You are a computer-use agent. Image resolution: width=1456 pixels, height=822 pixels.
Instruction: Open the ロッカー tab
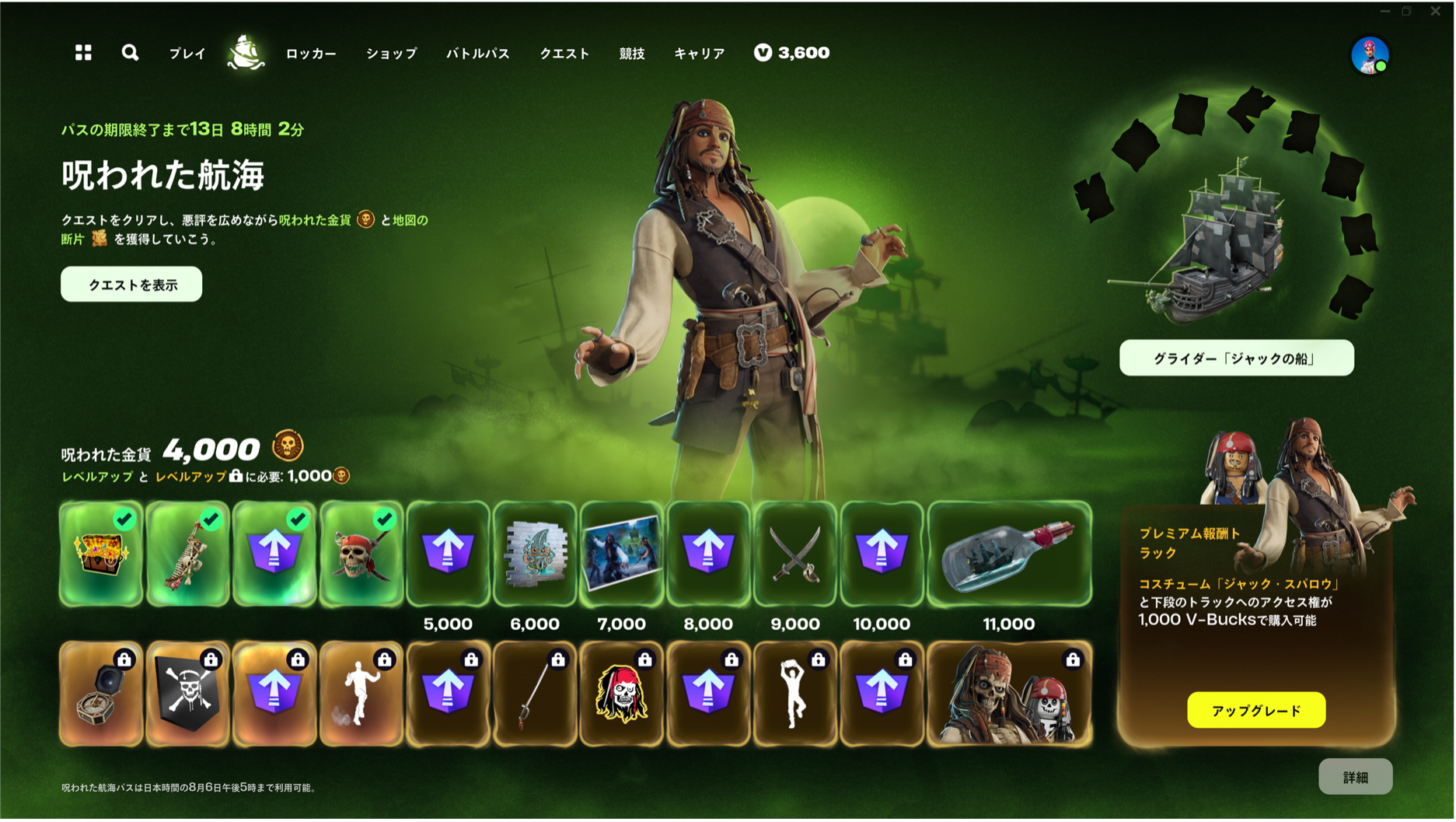point(311,54)
